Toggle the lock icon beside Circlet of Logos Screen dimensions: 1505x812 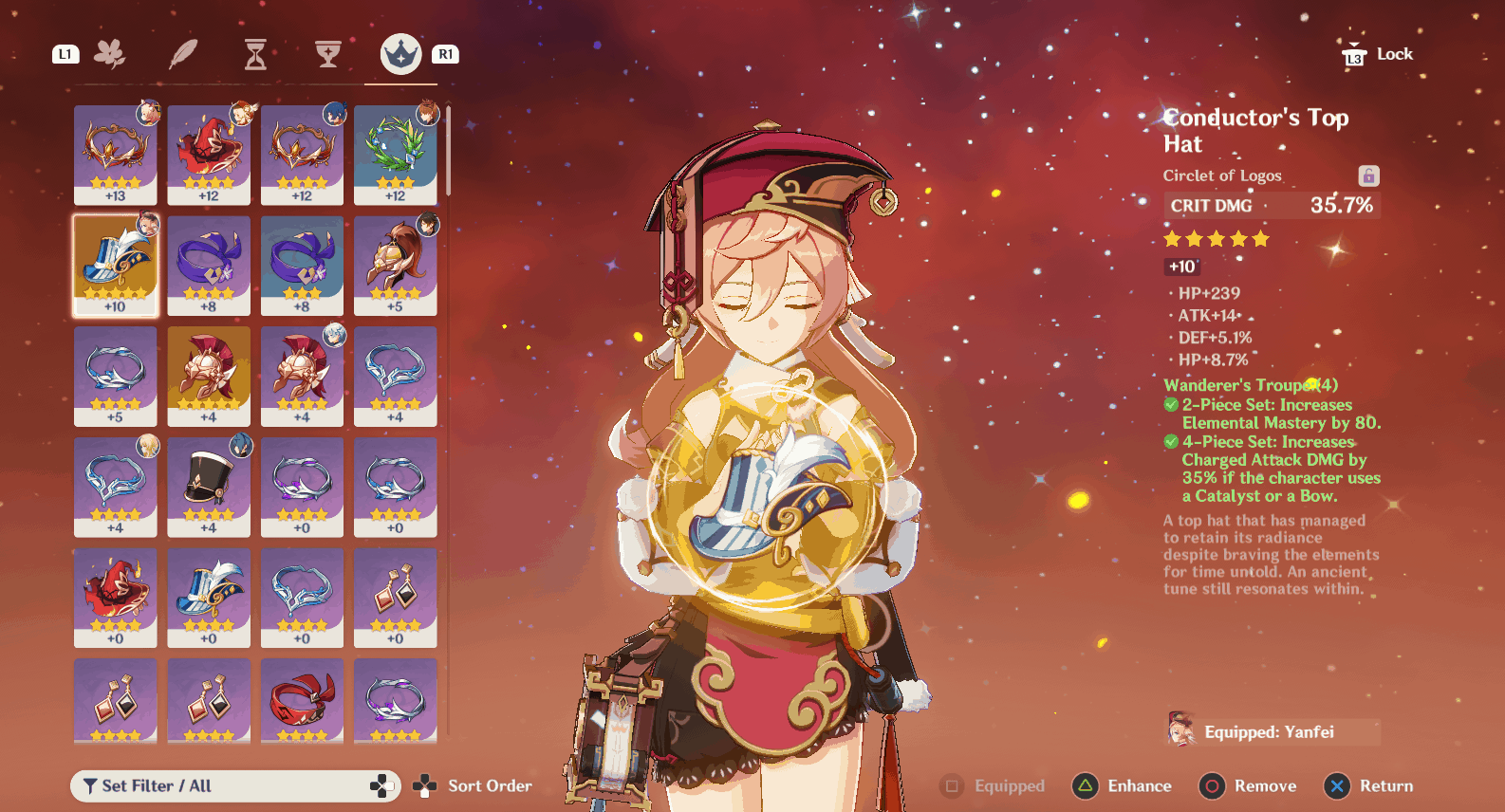pos(1367,175)
